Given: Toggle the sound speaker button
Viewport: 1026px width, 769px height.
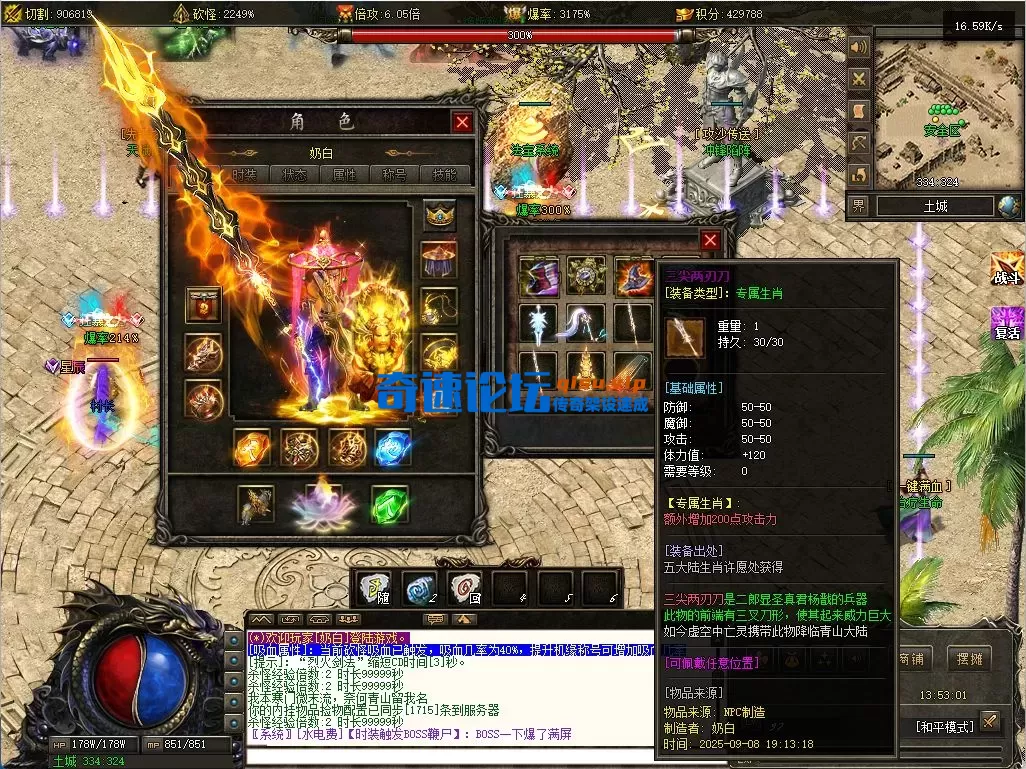Looking at the screenshot, I should click(x=858, y=47).
